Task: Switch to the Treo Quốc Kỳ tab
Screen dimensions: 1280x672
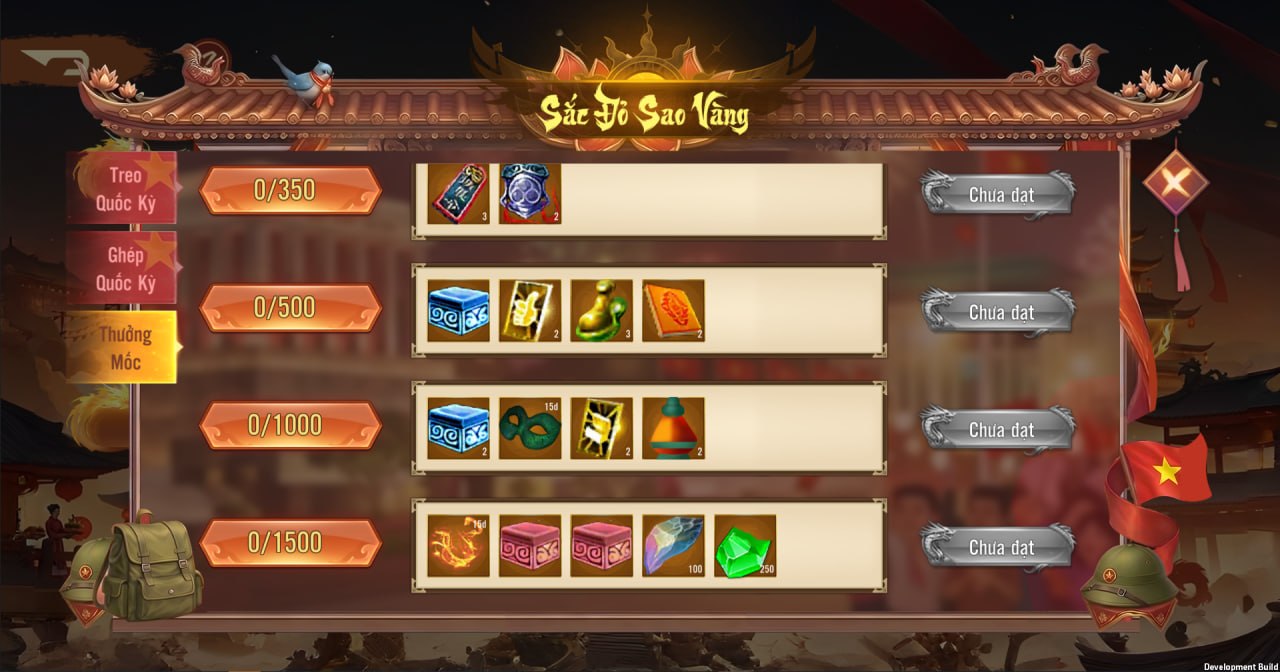Action: 122,188
